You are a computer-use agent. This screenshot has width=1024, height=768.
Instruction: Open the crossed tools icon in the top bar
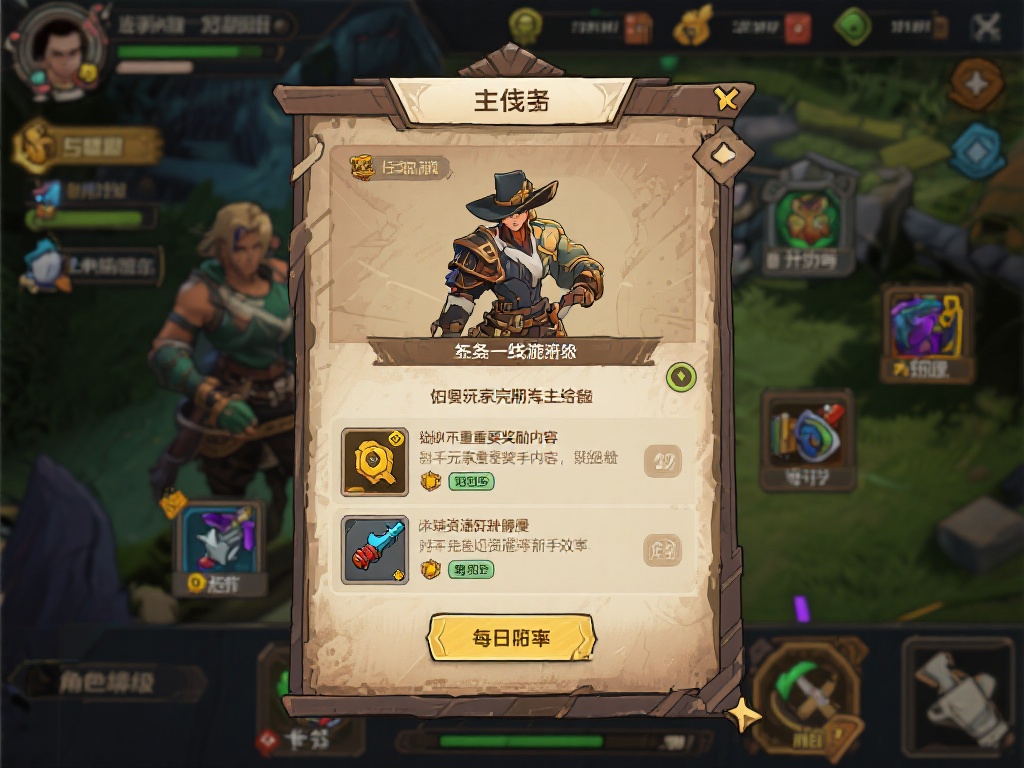(985, 27)
